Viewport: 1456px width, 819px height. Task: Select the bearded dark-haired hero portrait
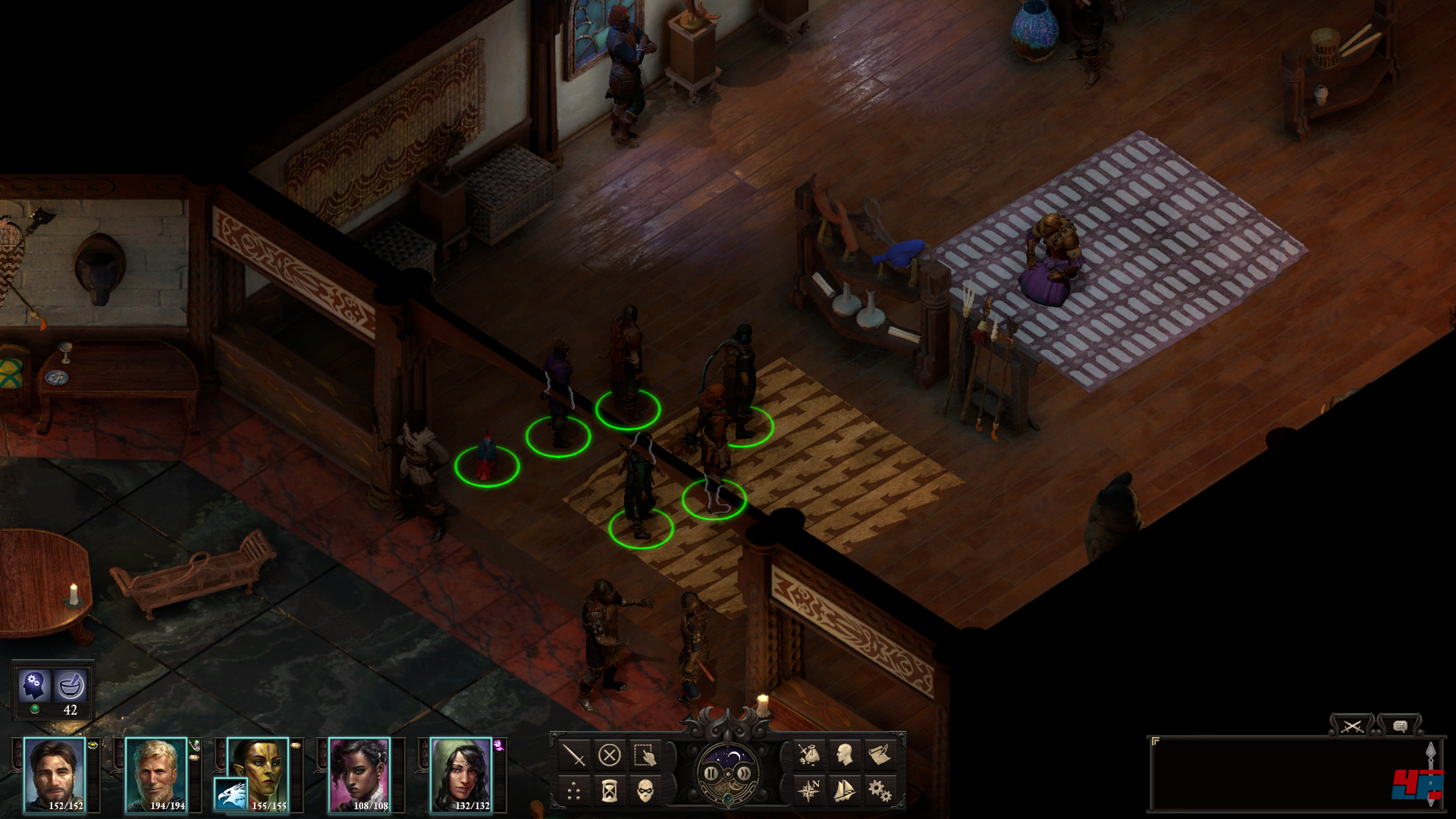55,774
